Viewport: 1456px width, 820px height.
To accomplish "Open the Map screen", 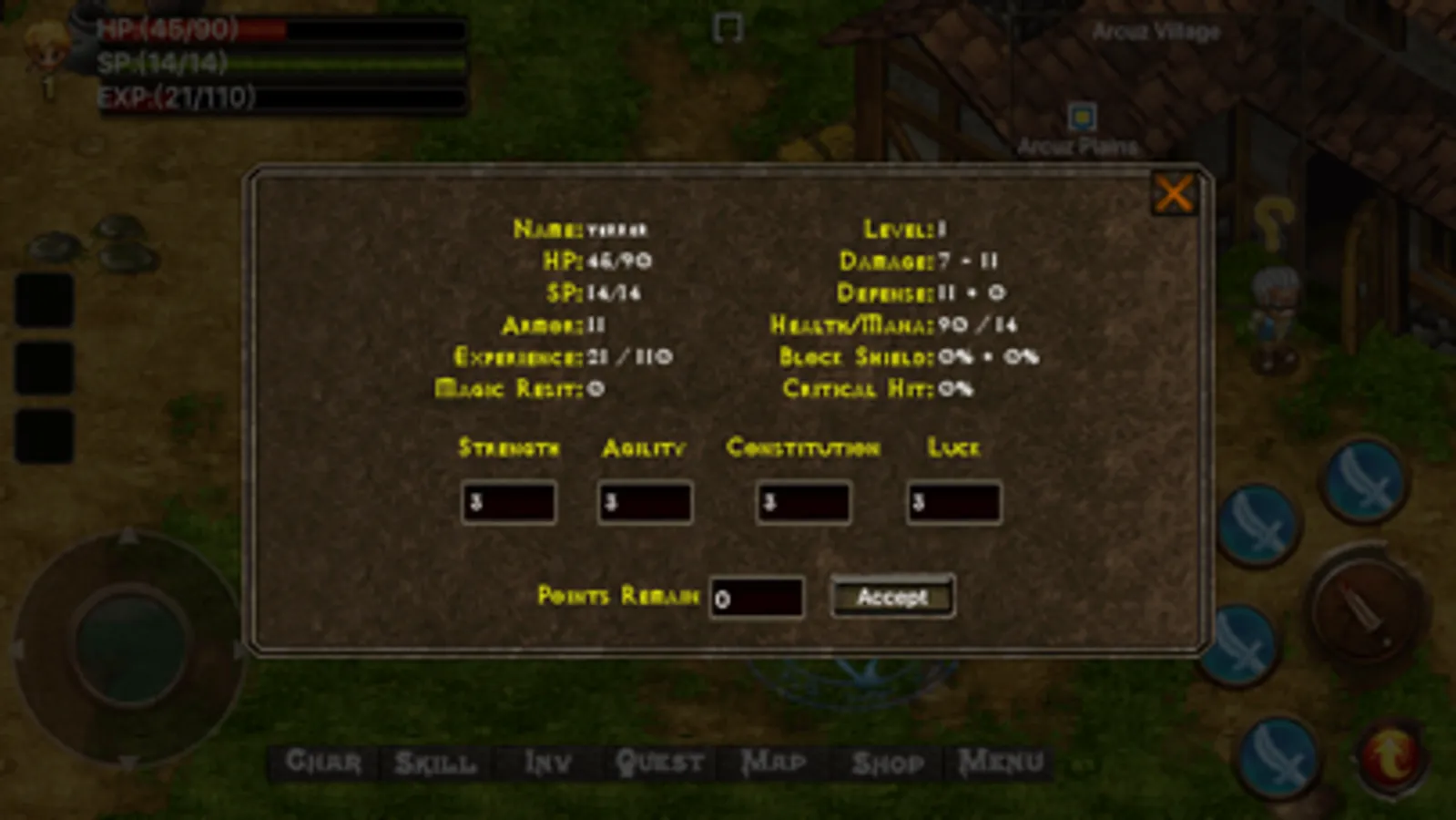I will pyautogui.click(x=775, y=762).
